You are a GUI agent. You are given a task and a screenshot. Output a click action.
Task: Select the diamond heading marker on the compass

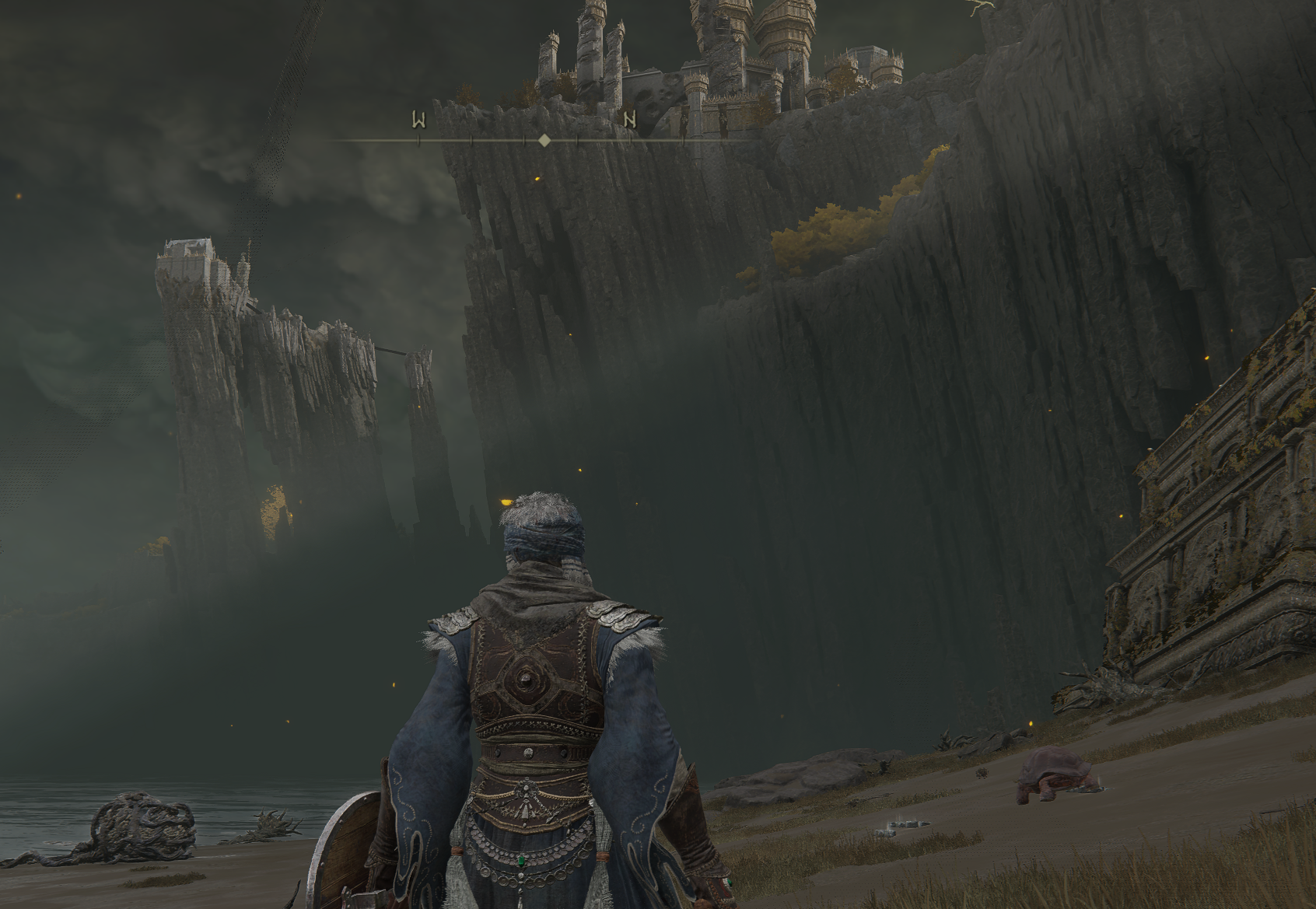click(x=544, y=141)
